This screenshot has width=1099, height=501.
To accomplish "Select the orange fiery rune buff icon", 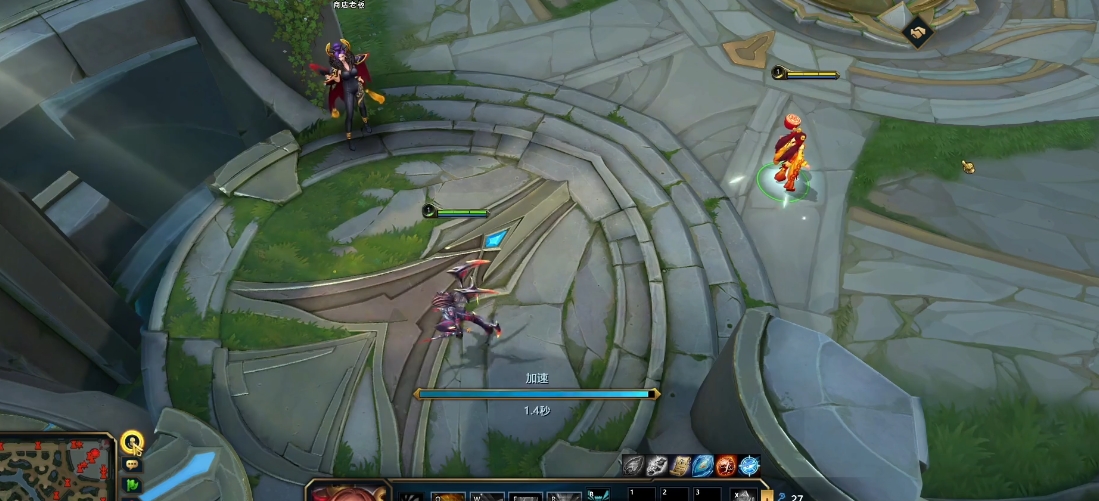I will (x=726, y=465).
